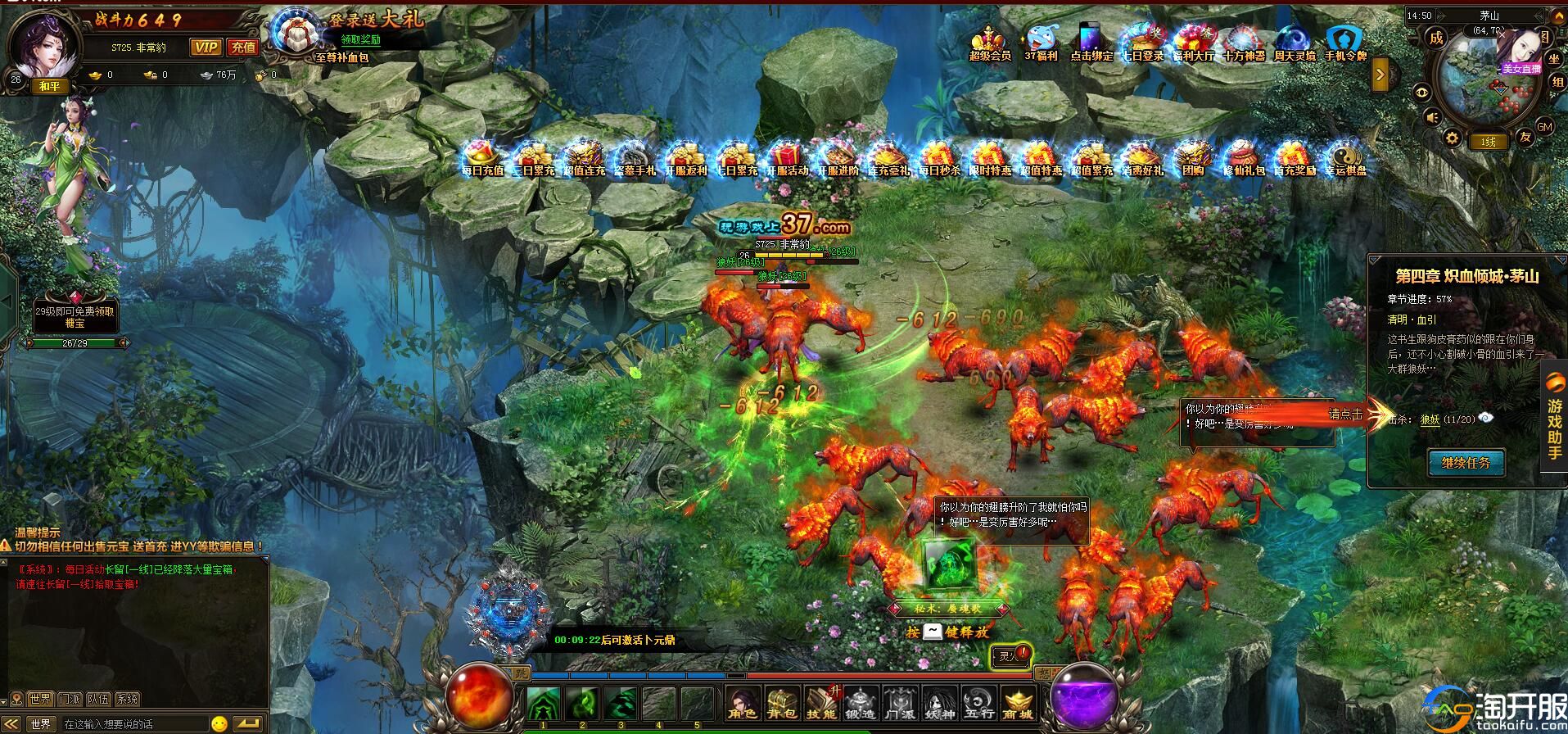The image size is (1568, 734).
Task: Select the 1线 server line button
Action: (x=1488, y=143)
